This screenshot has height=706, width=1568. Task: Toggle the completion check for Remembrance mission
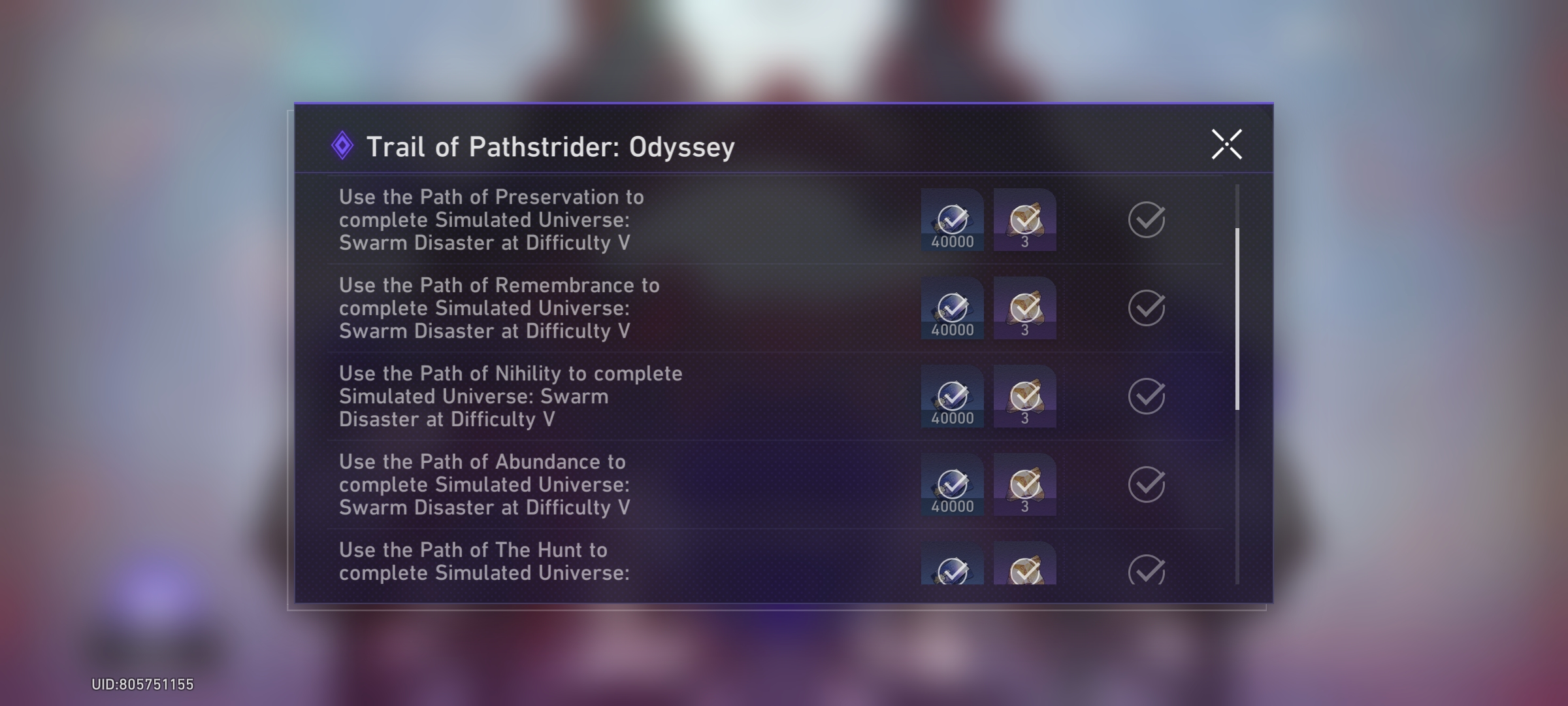click(1145, 307)
